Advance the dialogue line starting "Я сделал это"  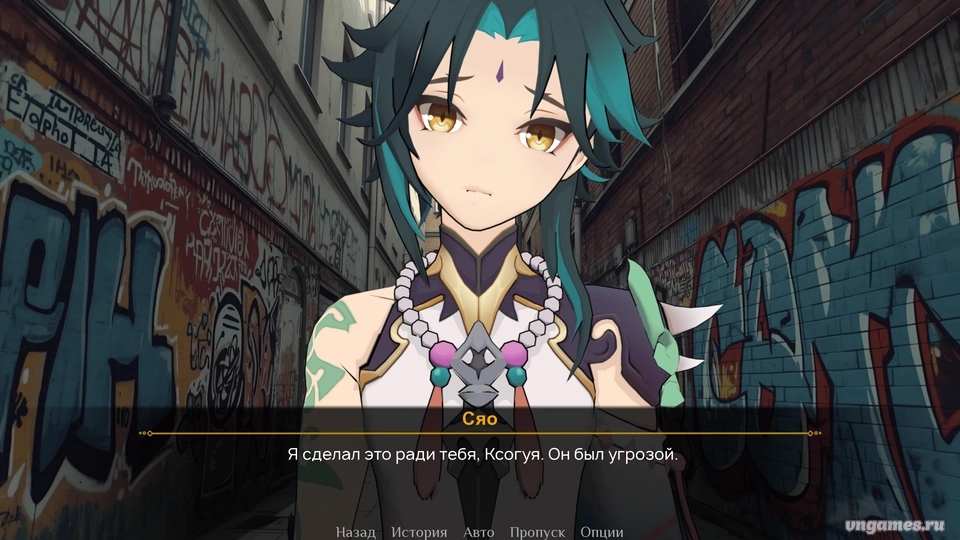click(481, 454)
